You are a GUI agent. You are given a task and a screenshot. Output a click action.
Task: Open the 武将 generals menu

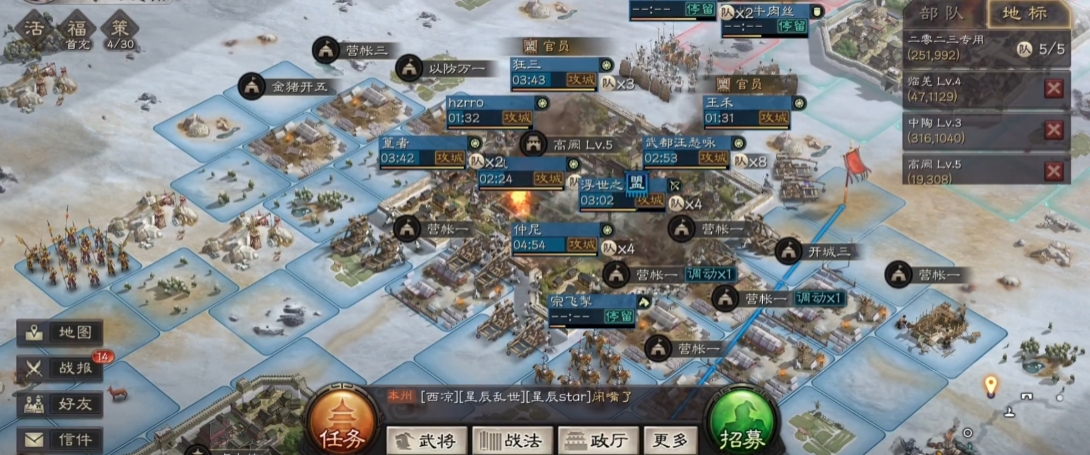(x=426, y=440)
